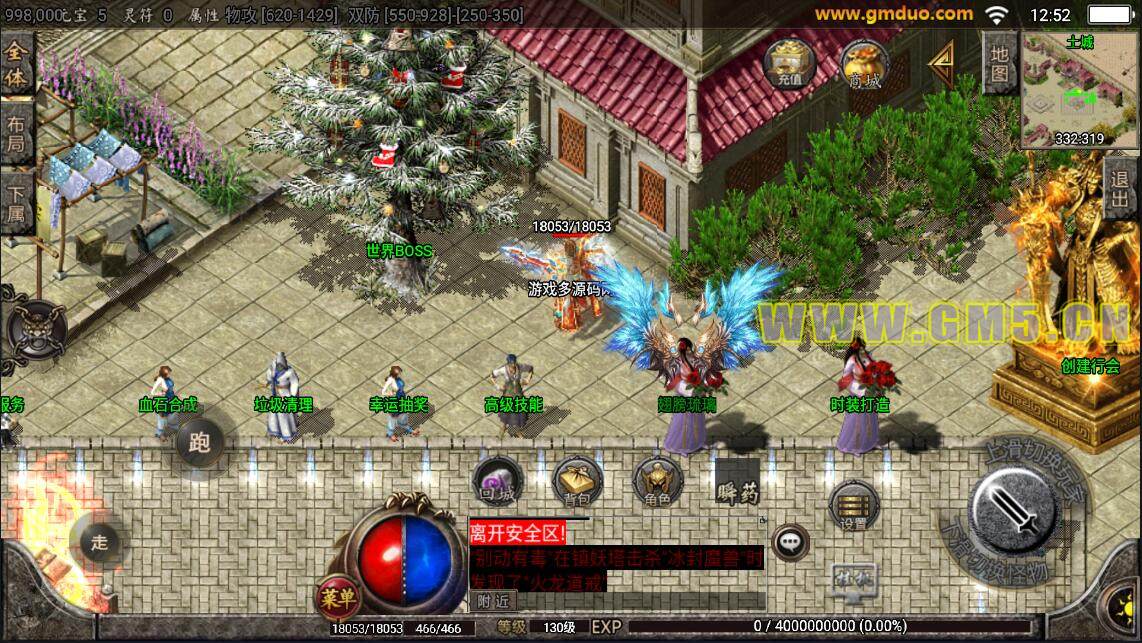Select the 全体 tab
The height and width of the screenshot is (643, 1142).
[17, 63]
